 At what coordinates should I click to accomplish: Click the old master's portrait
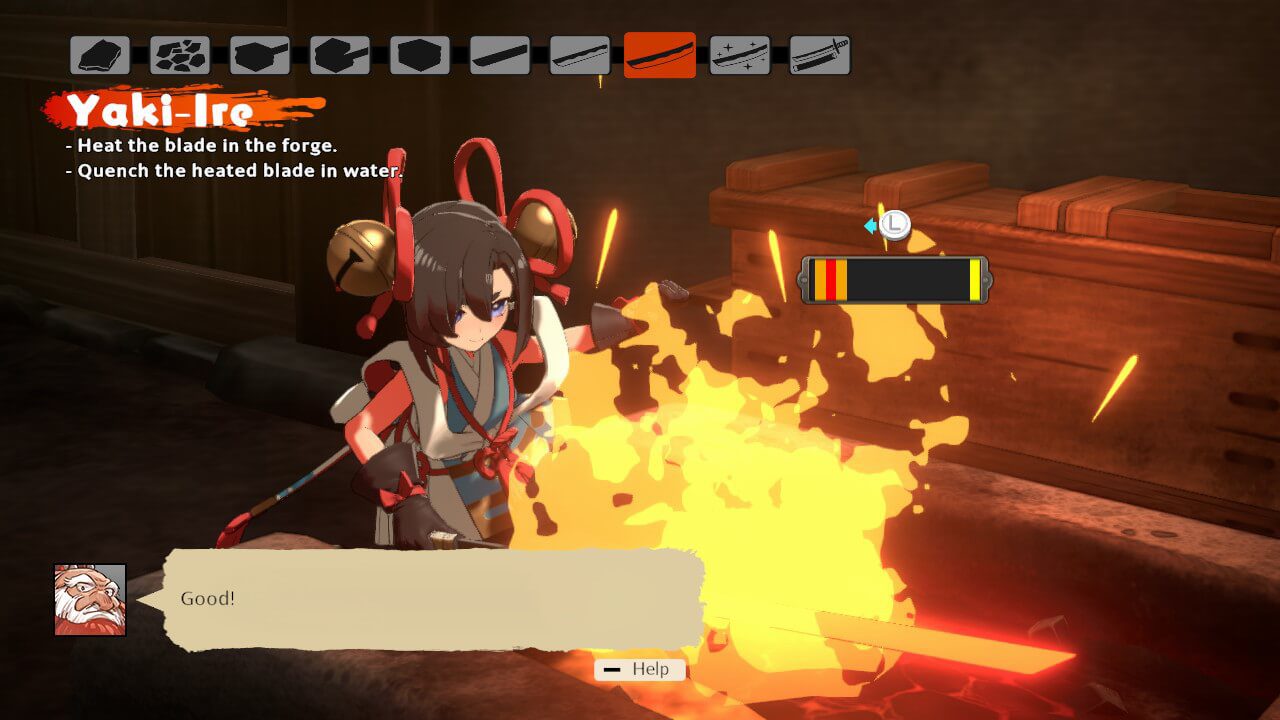(90, 599)
